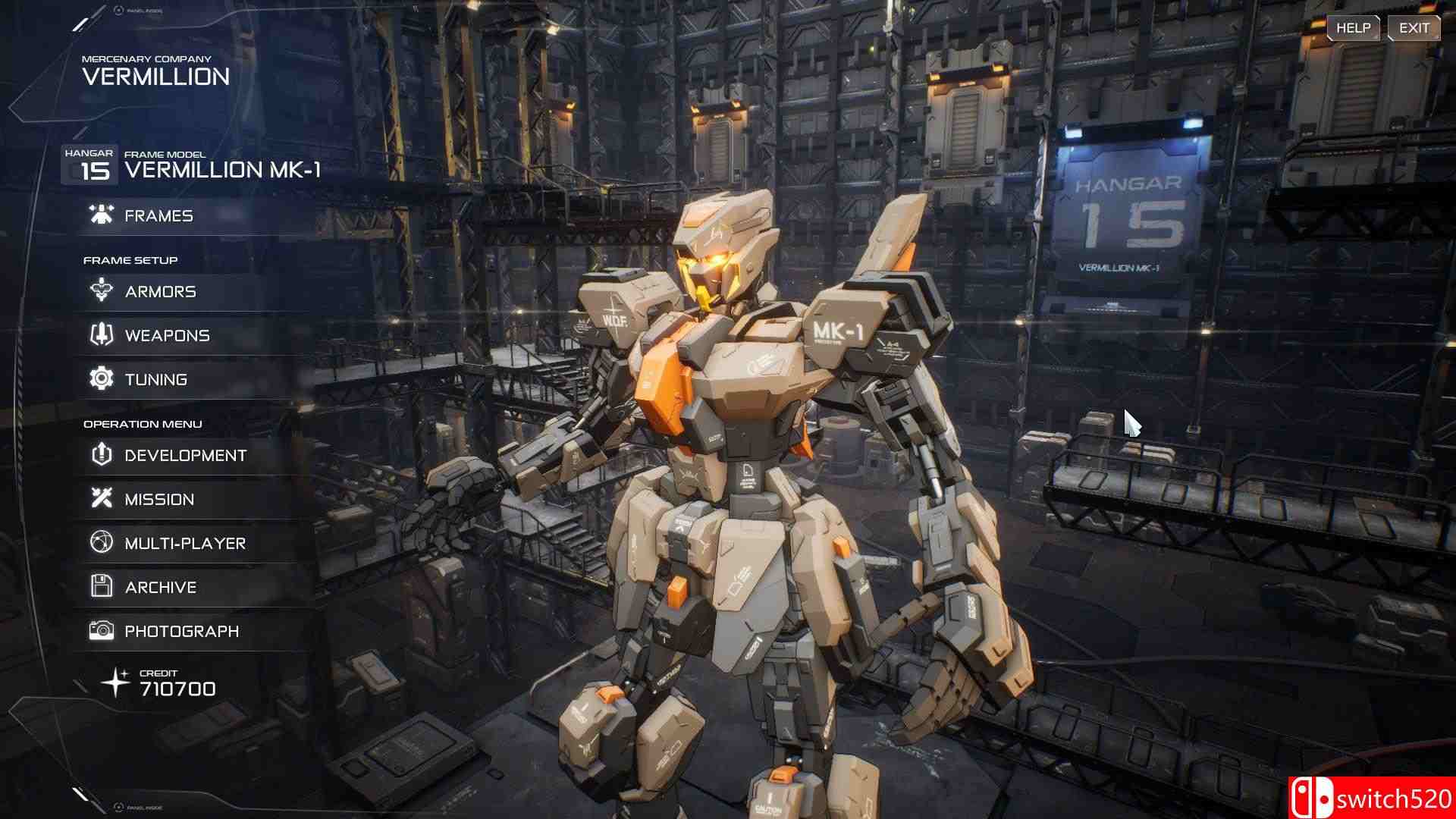Select TUNING from Frame Setup

click(x=158, y=378)
